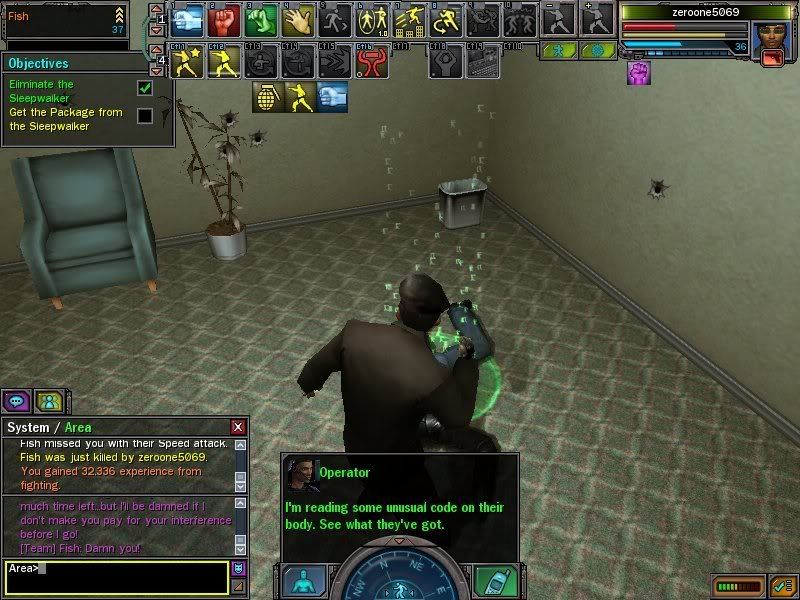Image resolution: width=800 pixels, height=600 pixels.
Task: Open the cyan character figure button
Action: (x=304, y=581)
